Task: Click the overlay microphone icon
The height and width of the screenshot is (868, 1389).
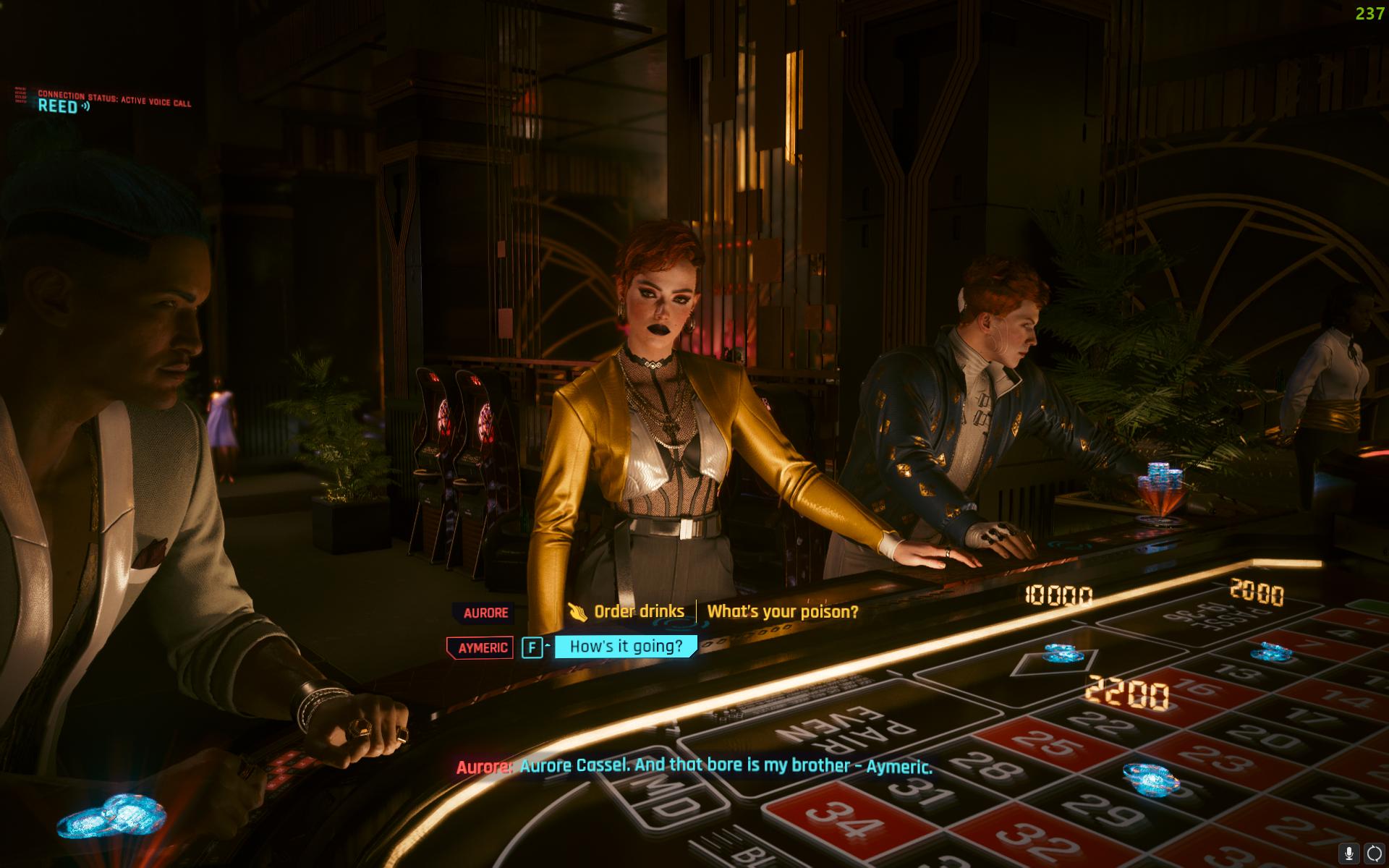Action: pos(1348,854)
